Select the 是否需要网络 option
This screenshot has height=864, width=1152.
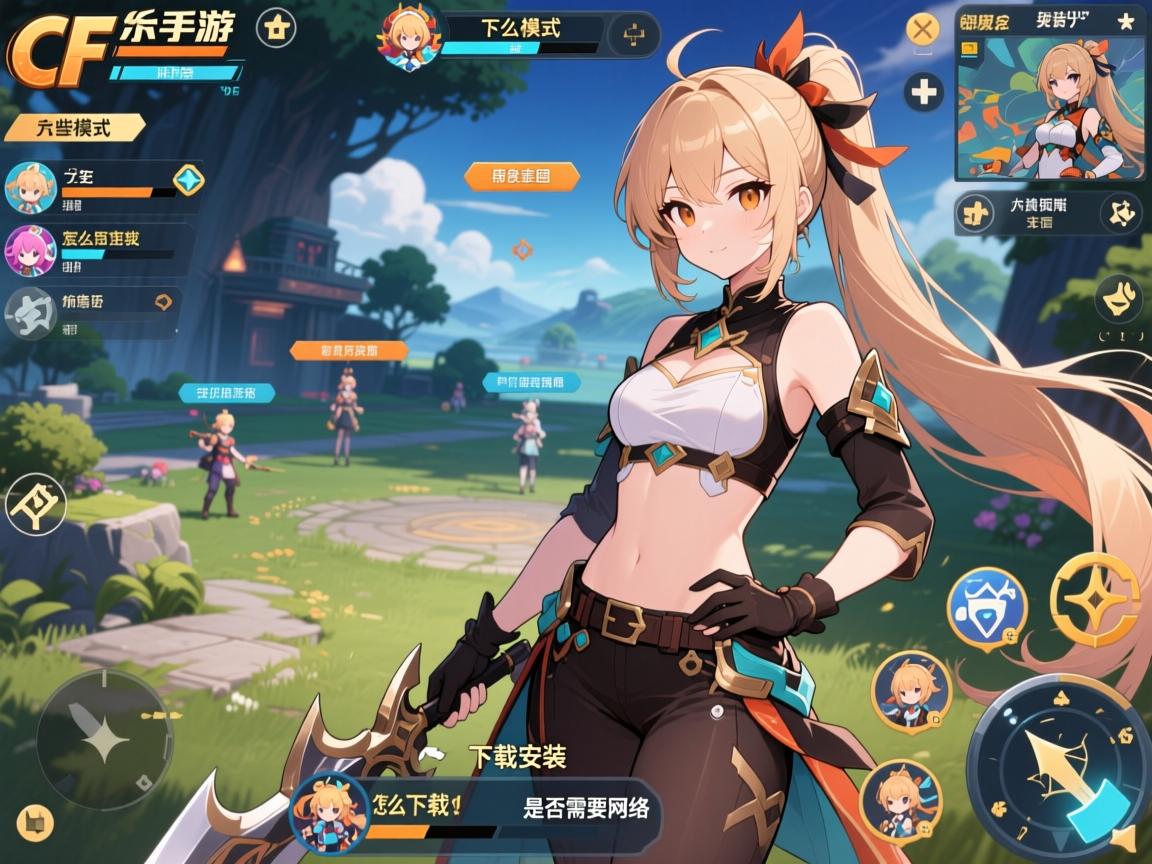[585, 808]
